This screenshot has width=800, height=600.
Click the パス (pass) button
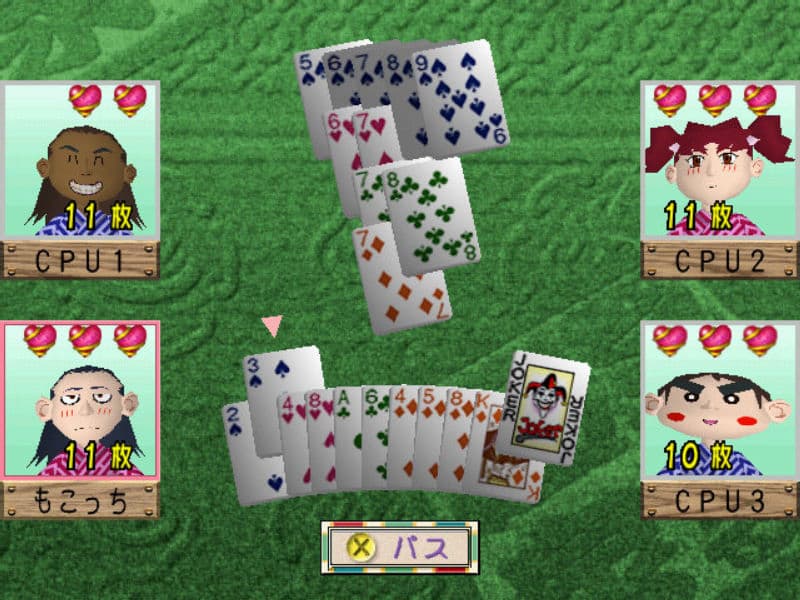click(x=400, y=547)
